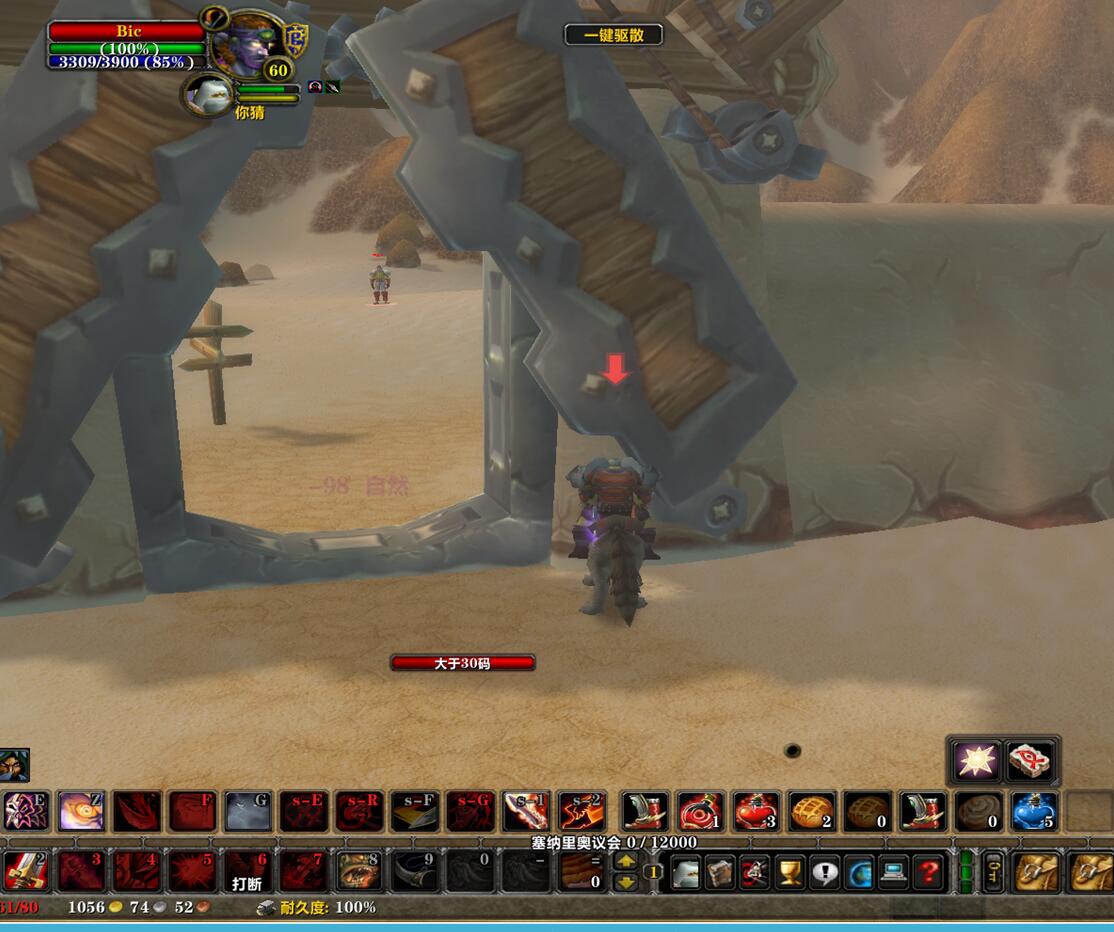
Task: Use the purple mask ability bound to E
Action: (x=26, y=811)
